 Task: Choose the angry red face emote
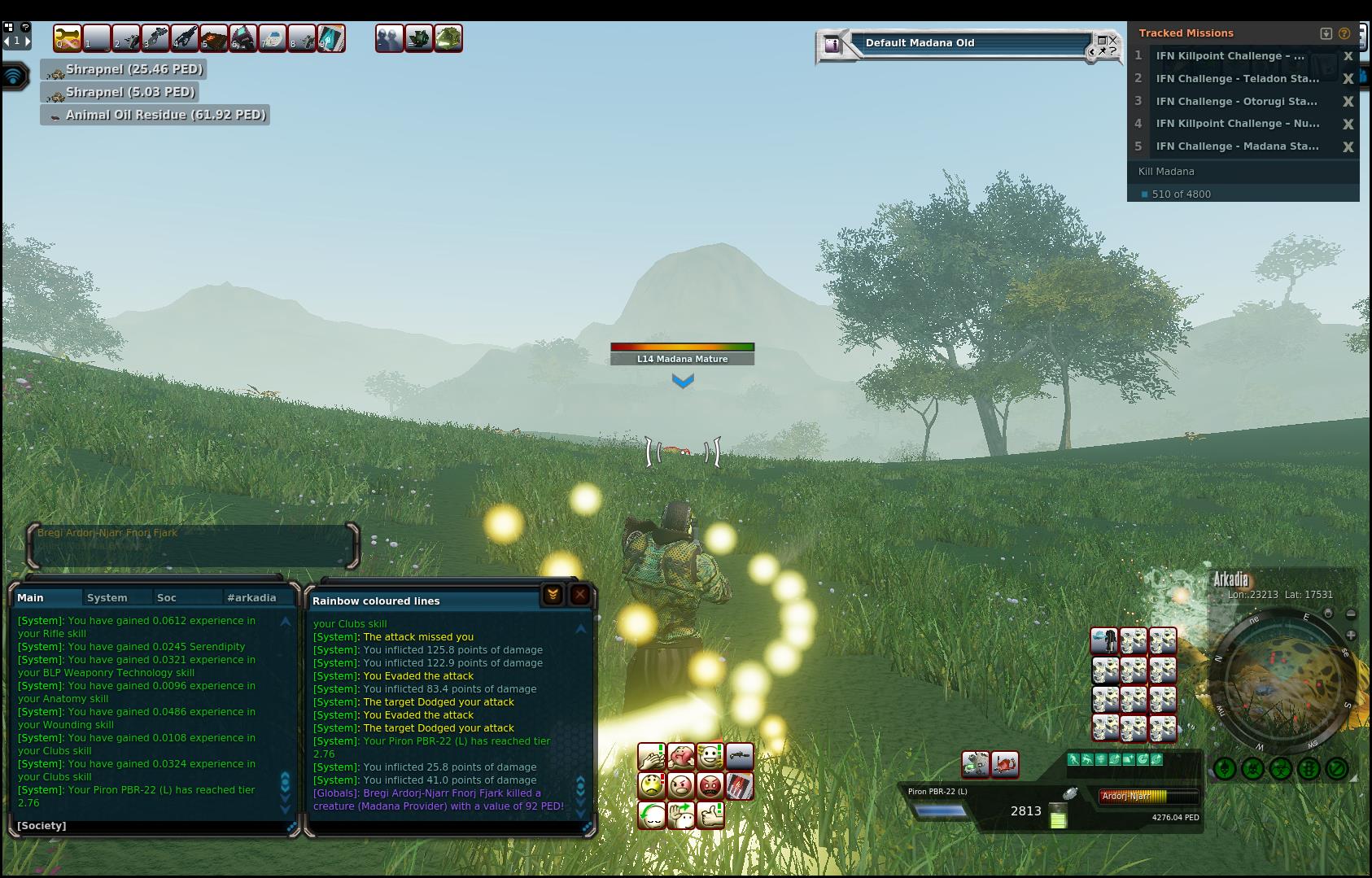click(x=710, y=786)
